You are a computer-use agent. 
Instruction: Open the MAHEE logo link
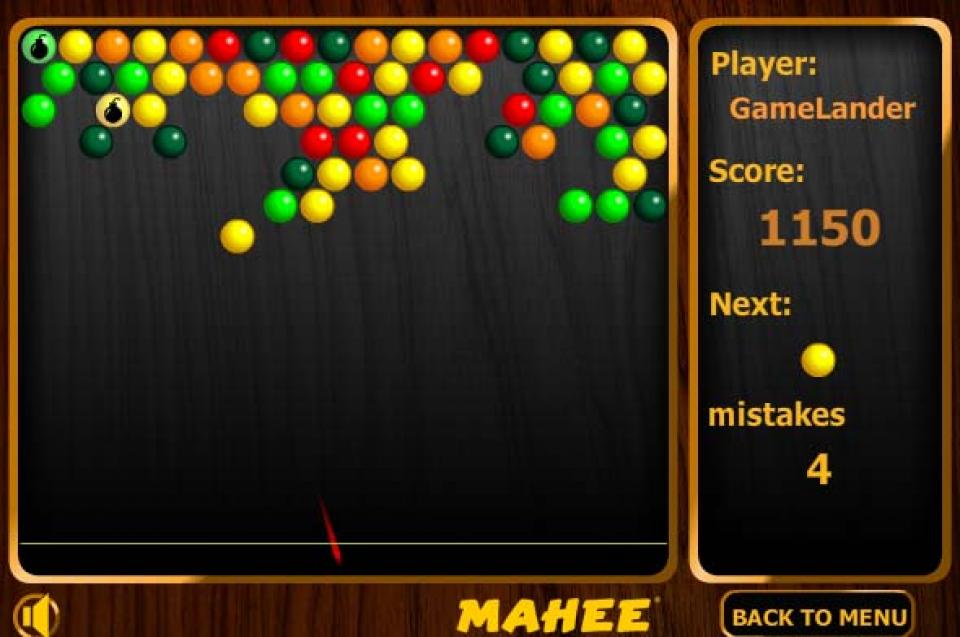point(554,615)
